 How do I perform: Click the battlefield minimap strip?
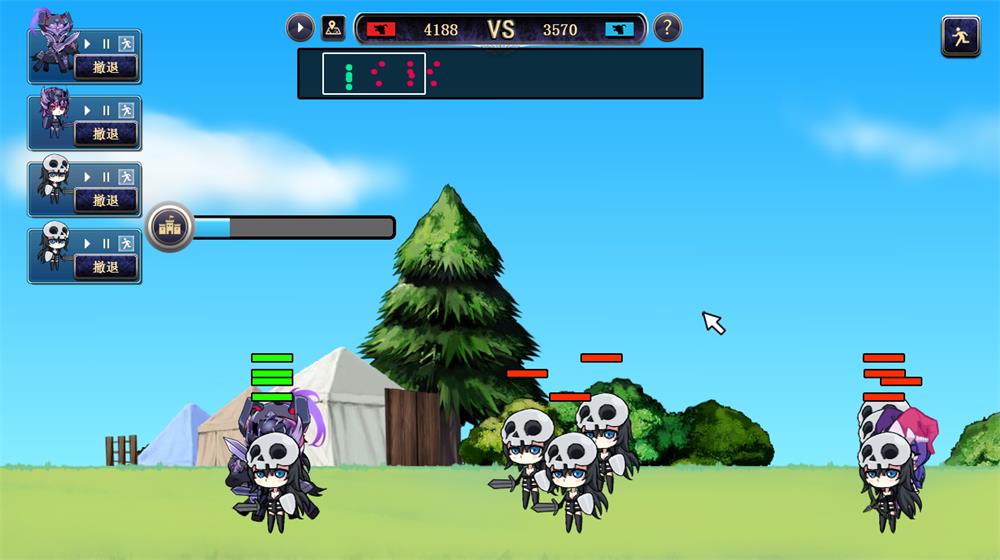point(500,74)
